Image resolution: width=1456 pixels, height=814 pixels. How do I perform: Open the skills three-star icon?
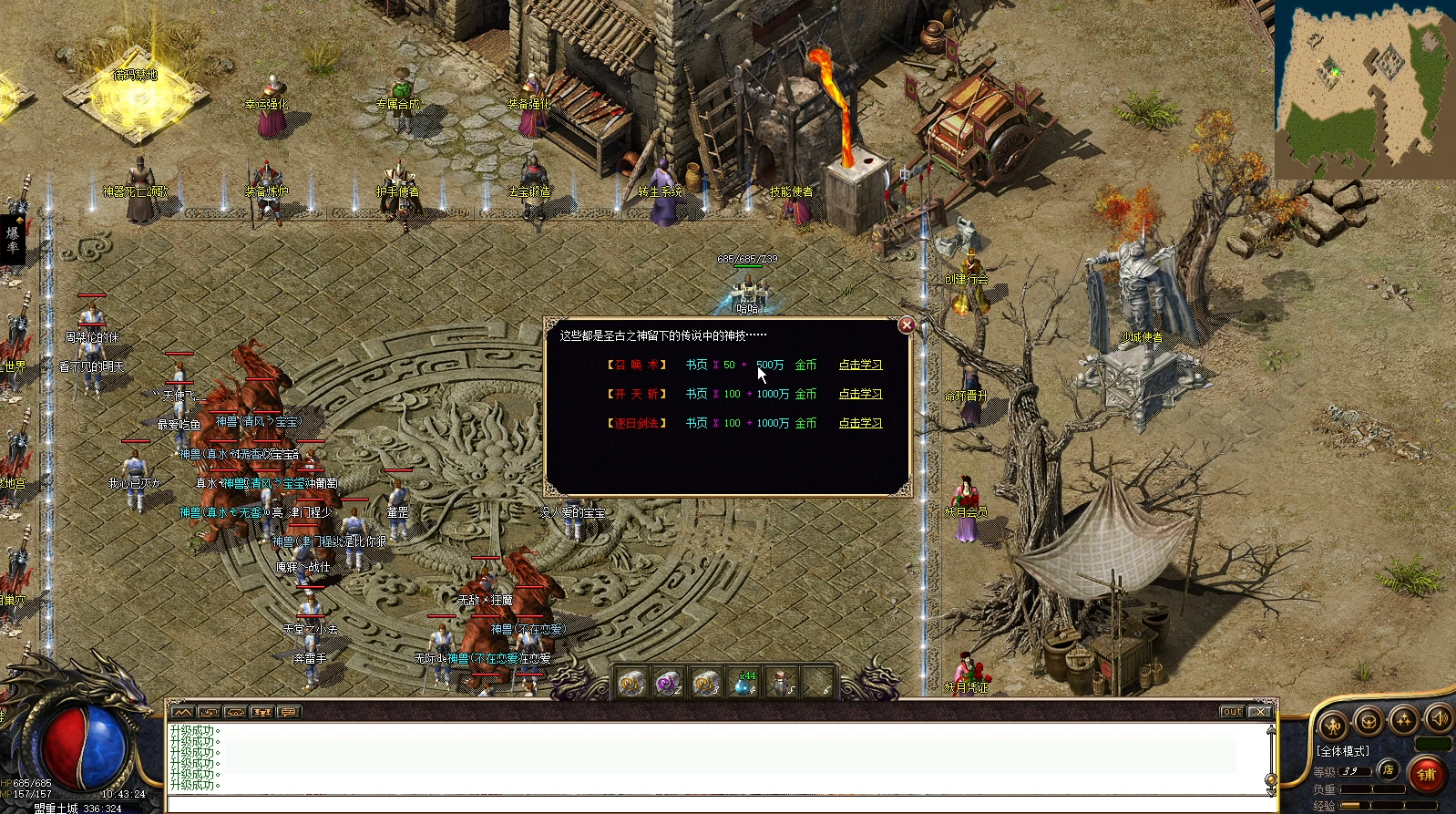1403,719
